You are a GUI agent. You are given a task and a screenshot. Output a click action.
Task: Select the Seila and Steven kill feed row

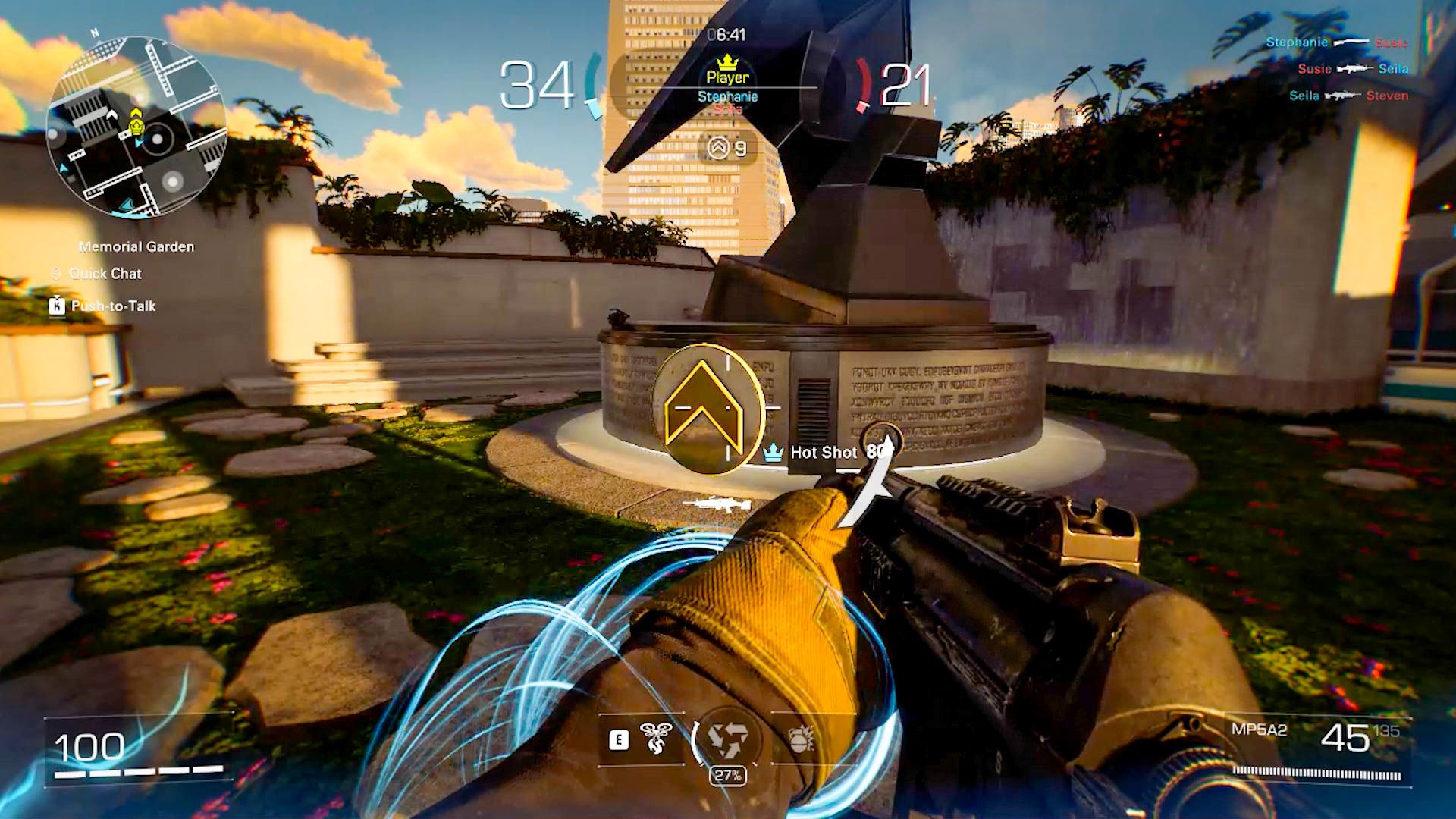[1348, 96]
